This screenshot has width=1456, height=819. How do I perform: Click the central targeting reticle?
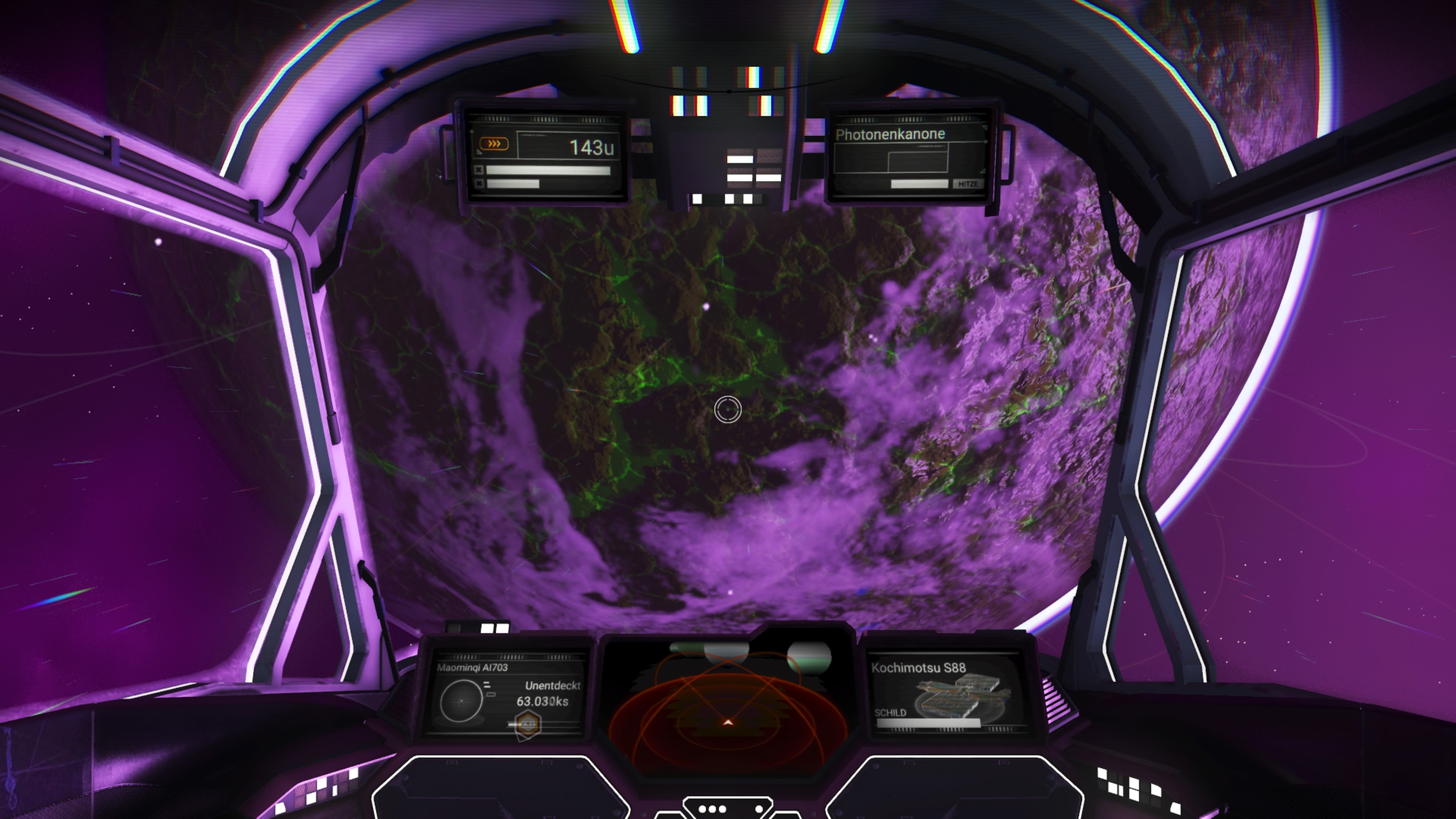coord(728,410)
